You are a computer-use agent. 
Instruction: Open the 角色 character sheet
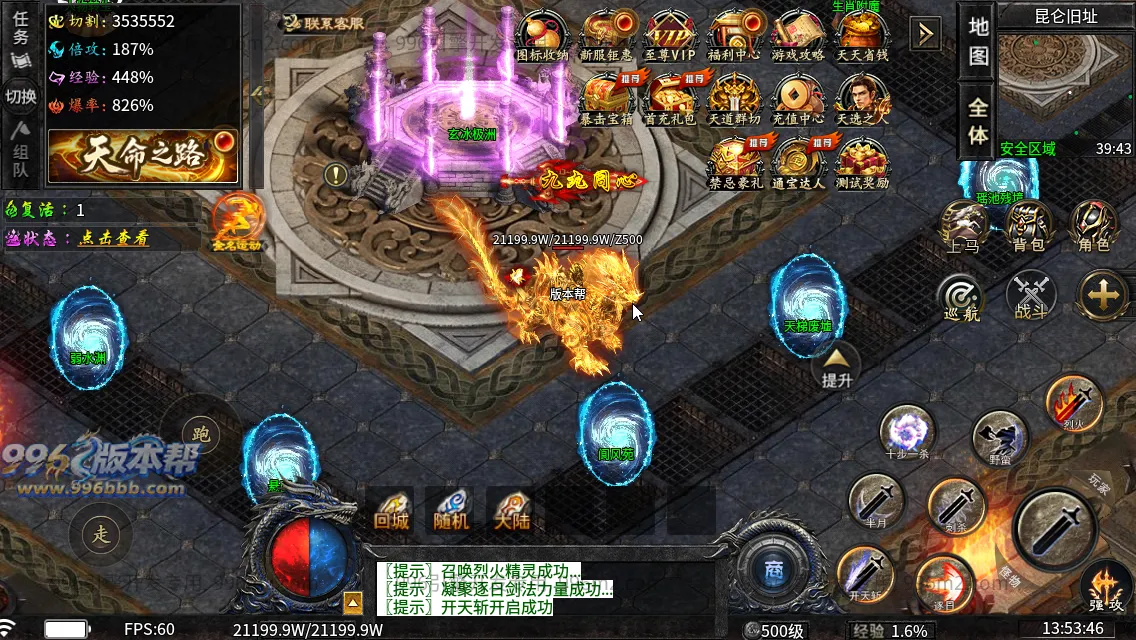pos(1093,225)
